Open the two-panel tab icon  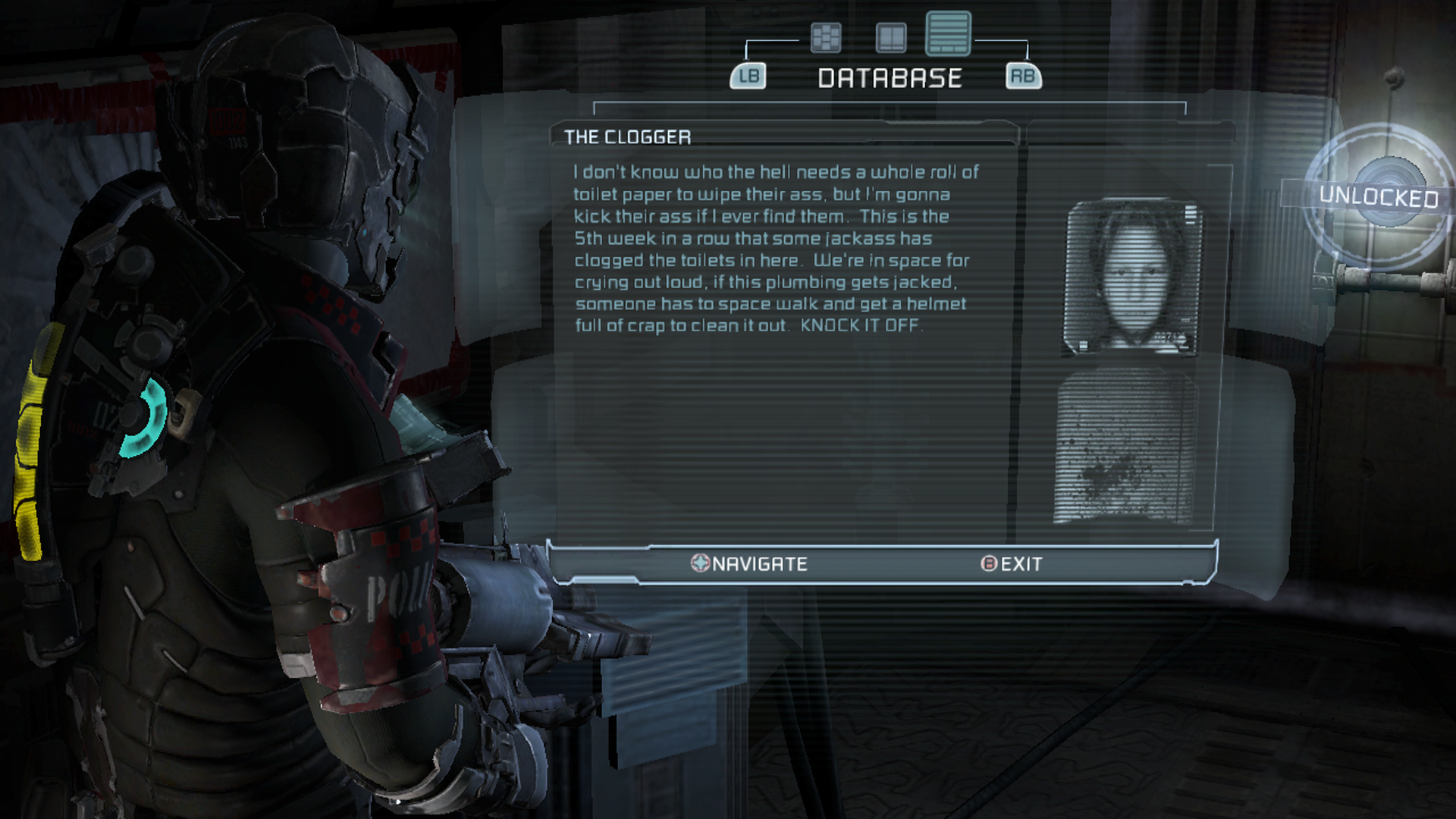click(891, 37)
